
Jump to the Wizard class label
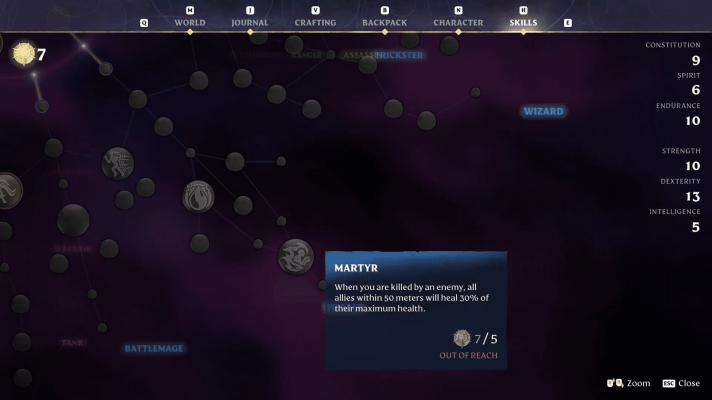pyautogui.click(x=544, y=111)
